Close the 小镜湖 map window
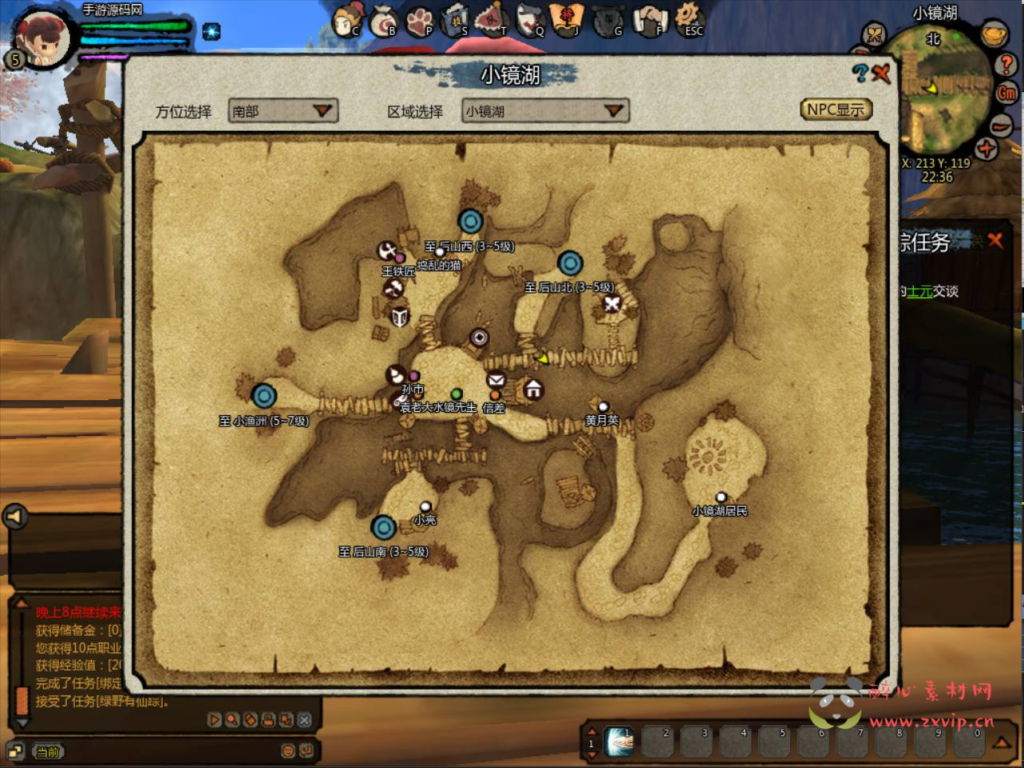Screen dimensions: 1024x768 click(881, 73)
